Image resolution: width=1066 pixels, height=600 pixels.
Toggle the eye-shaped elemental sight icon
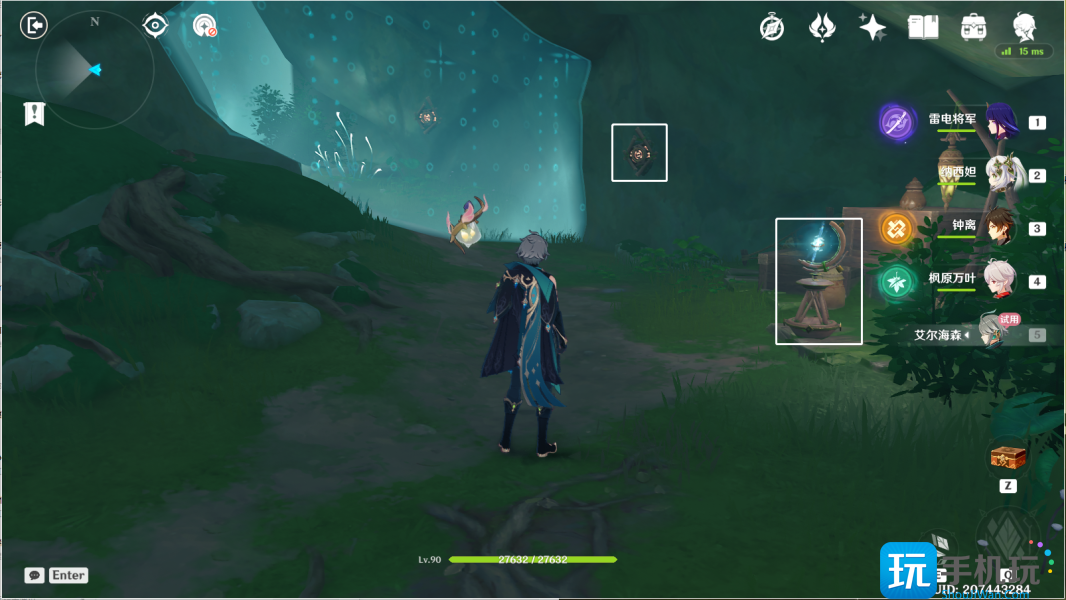pyautogui.click(x=155, y=25)
